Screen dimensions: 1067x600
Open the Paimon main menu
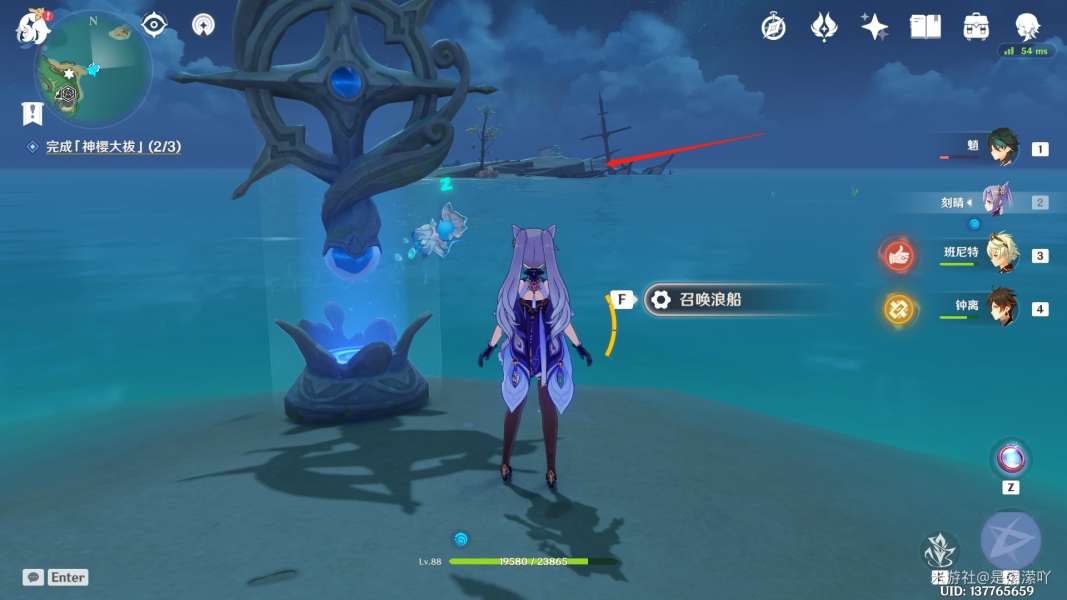(x=33, y=27)
